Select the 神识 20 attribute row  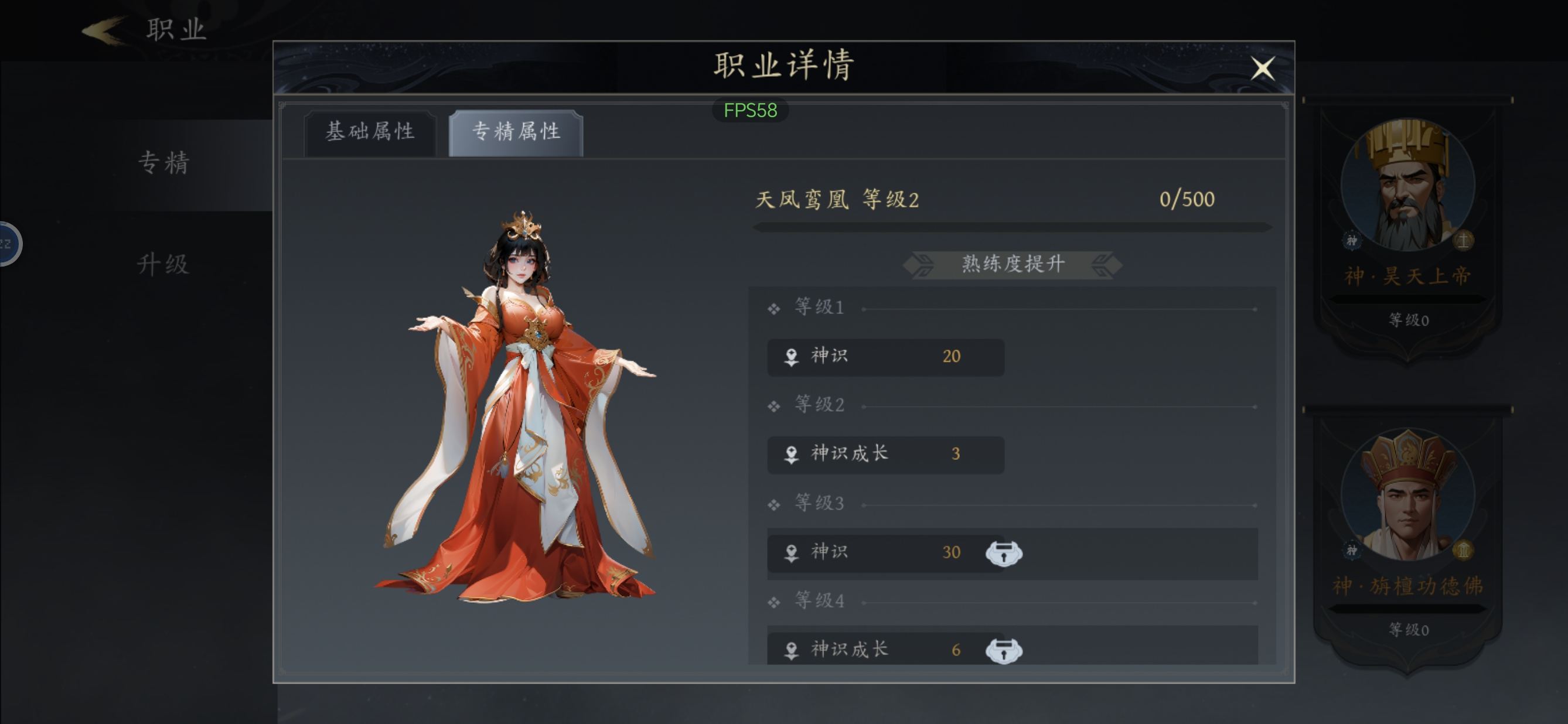(885, 357)
